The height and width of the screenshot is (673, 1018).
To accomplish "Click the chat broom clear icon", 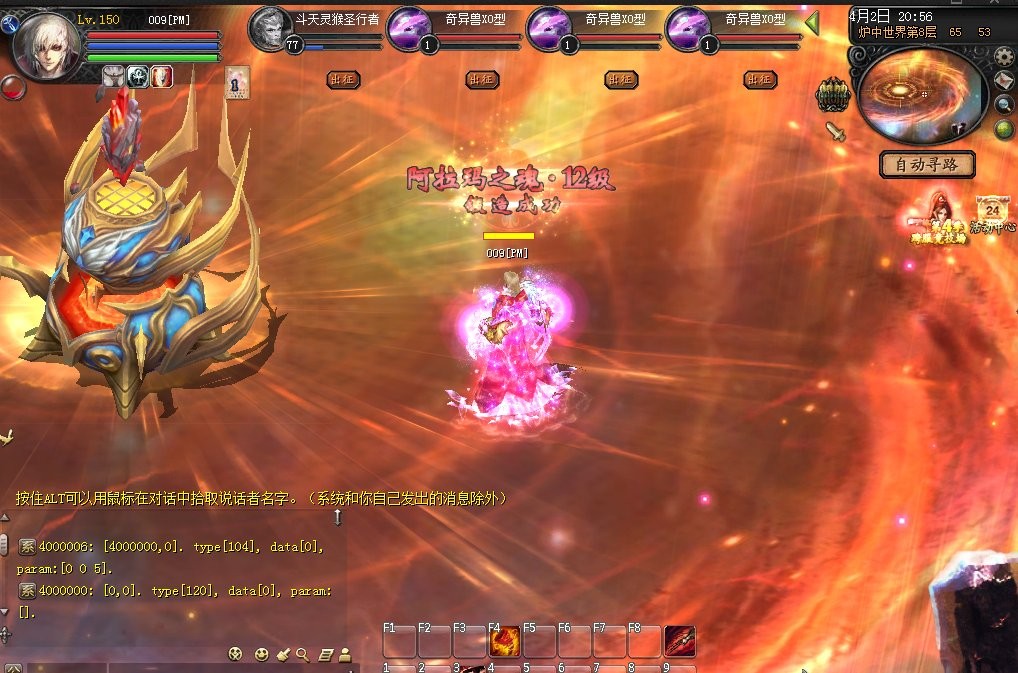I will coord(283,654).
